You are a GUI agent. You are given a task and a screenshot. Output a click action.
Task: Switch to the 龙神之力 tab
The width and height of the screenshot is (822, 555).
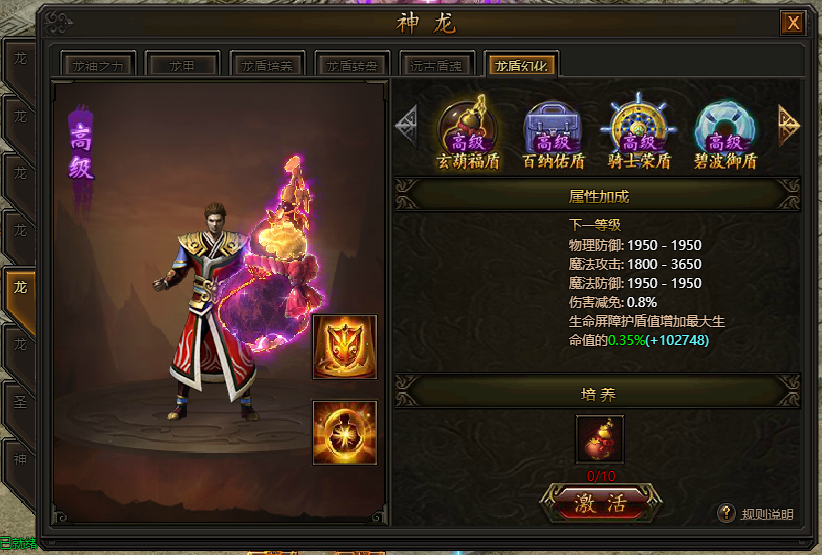(x=99, y=65)
